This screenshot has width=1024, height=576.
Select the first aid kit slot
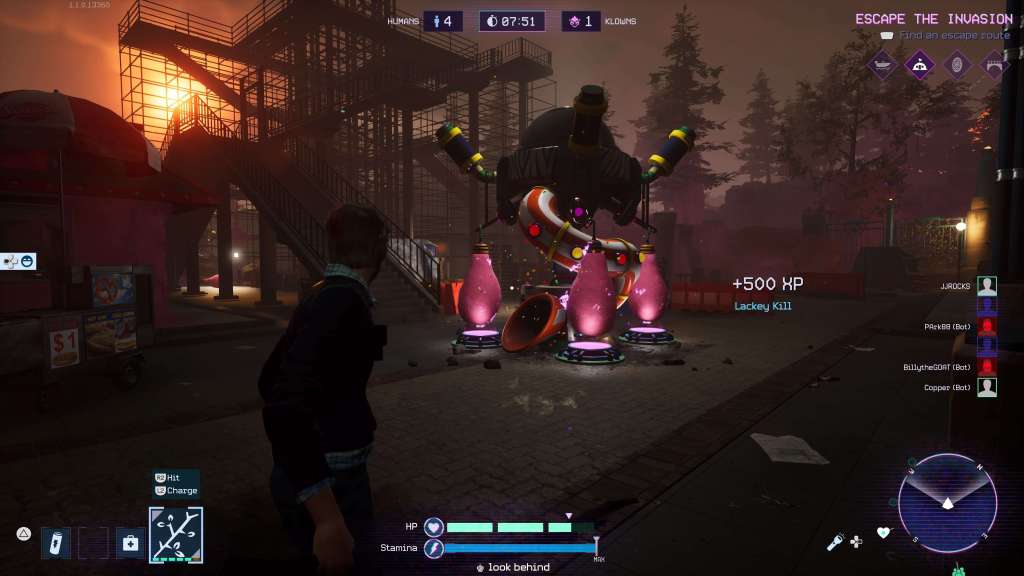[130, 543]
